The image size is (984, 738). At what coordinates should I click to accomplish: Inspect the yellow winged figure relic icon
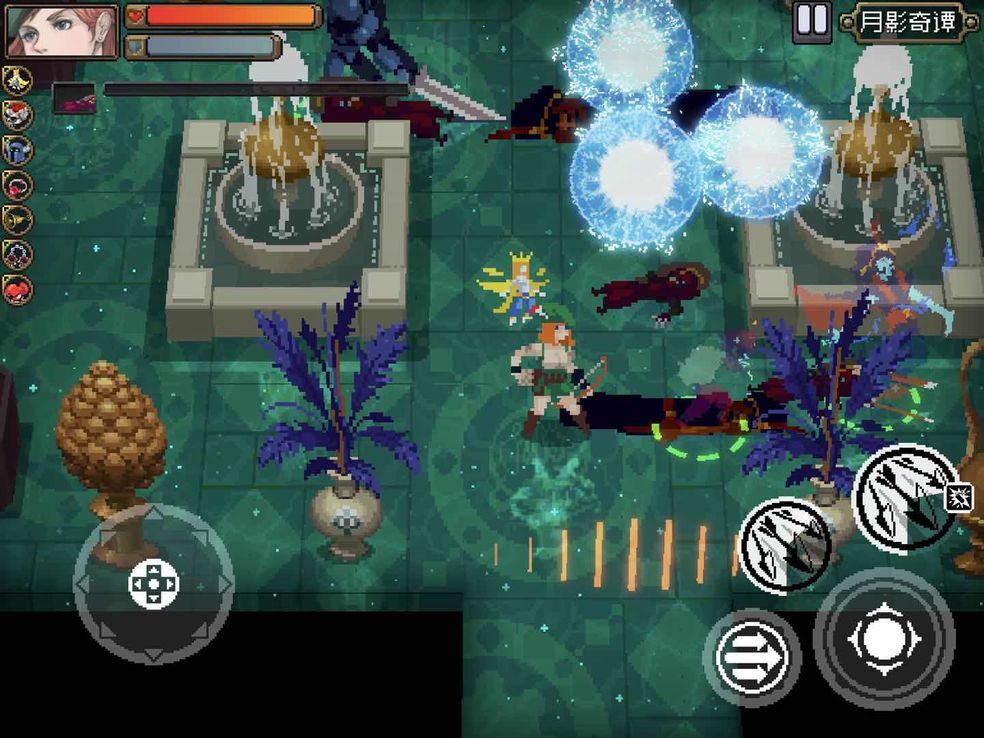pos(18,80)
